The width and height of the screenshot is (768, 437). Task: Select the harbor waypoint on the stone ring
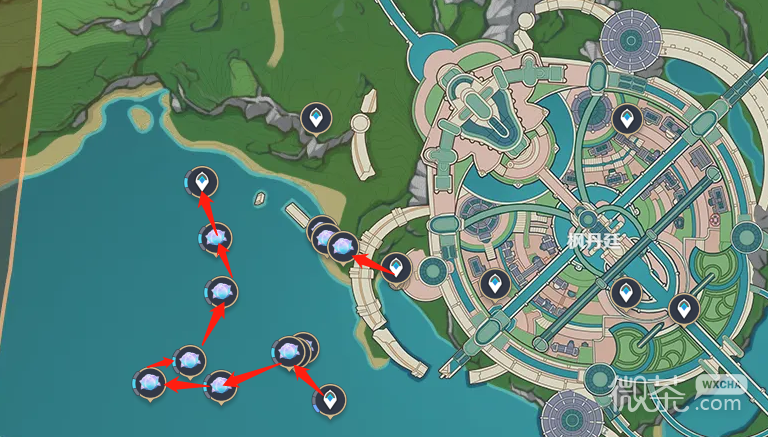[397, 267]
